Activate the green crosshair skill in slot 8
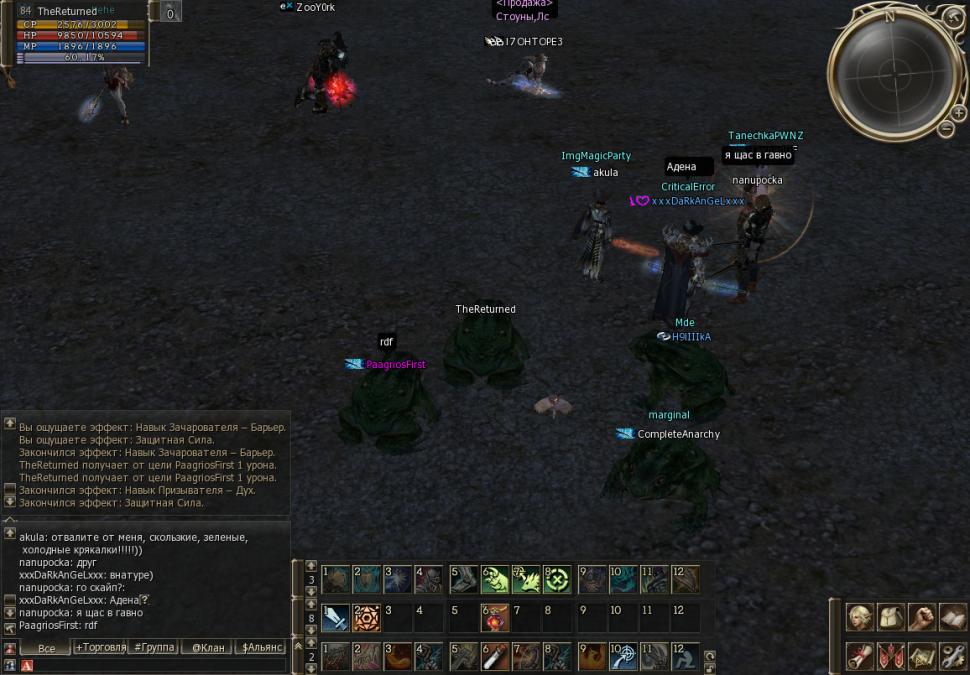 pos(557,580)
